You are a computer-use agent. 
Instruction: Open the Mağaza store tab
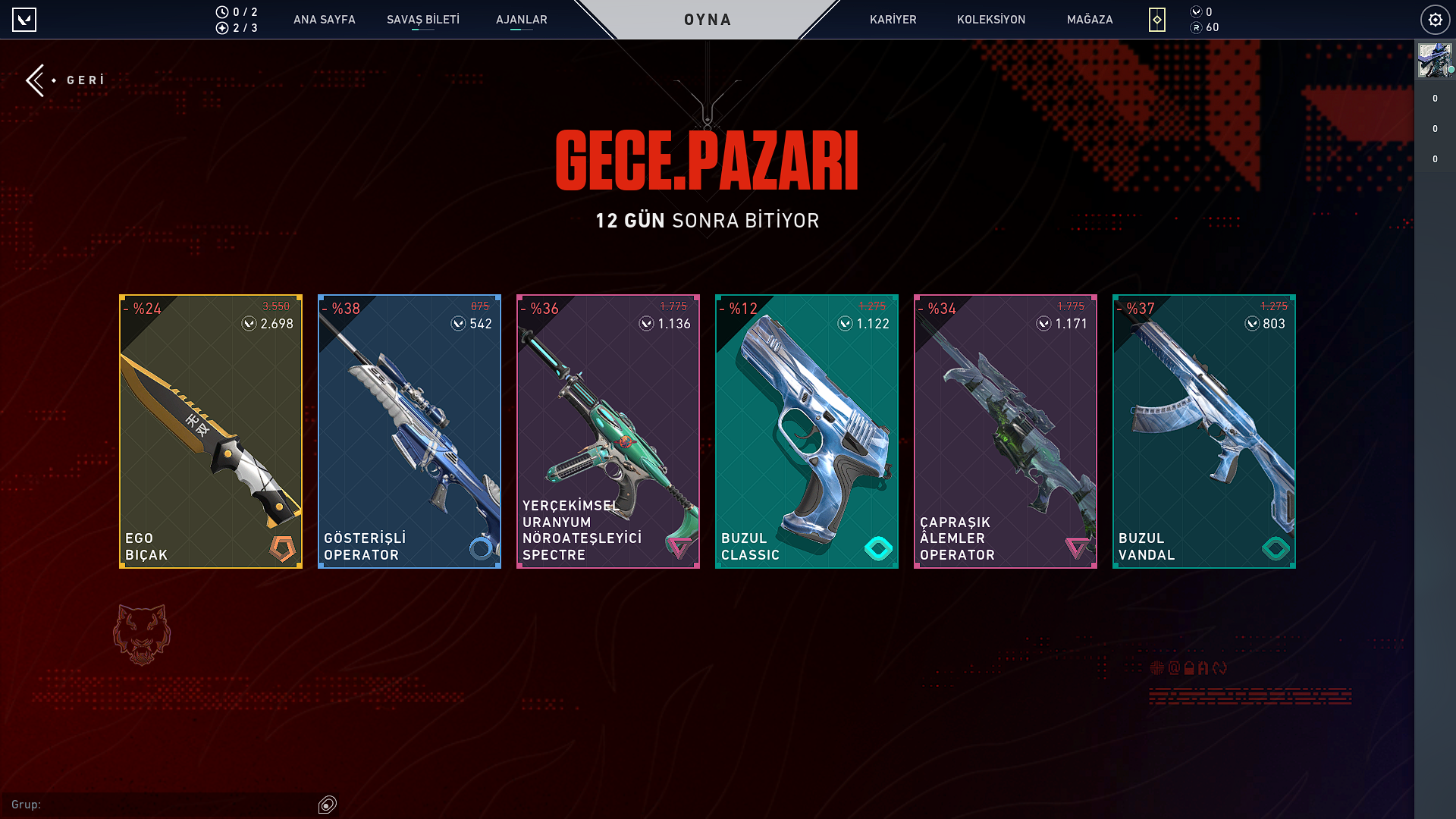pos(1090,20)
